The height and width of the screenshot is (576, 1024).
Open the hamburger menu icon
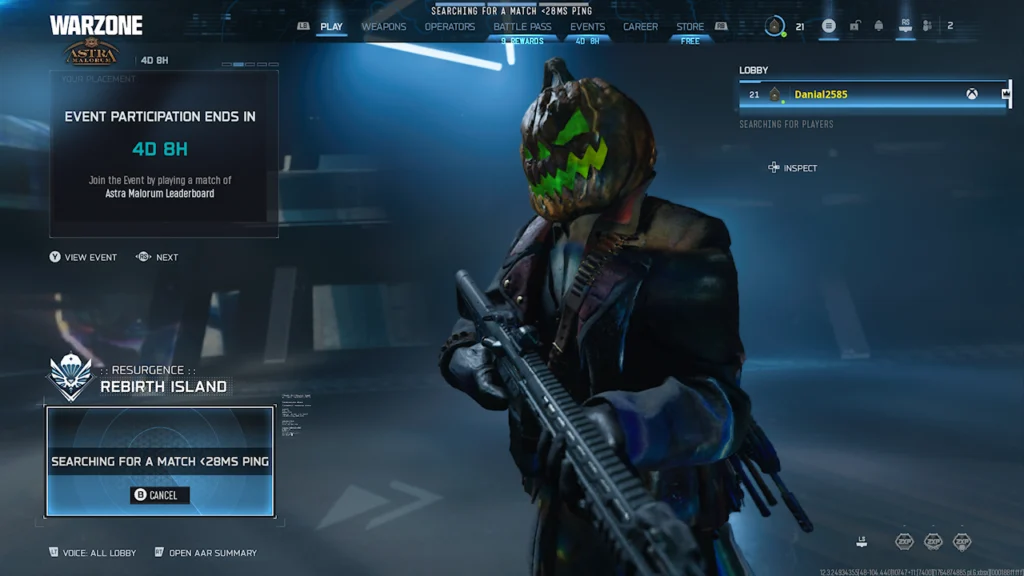coord(828,26)
